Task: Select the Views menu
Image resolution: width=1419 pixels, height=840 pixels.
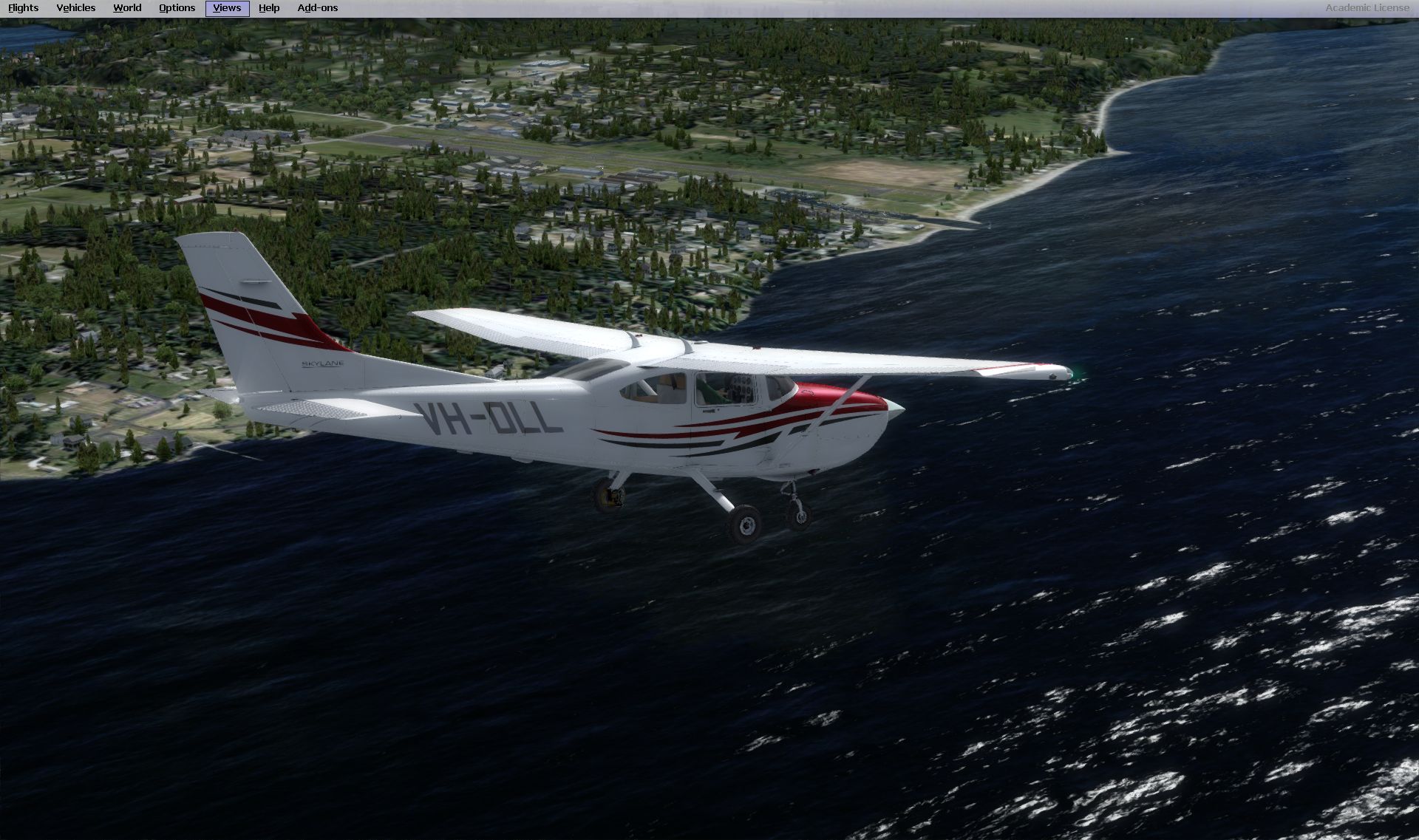Action: (x=227, y=8)
